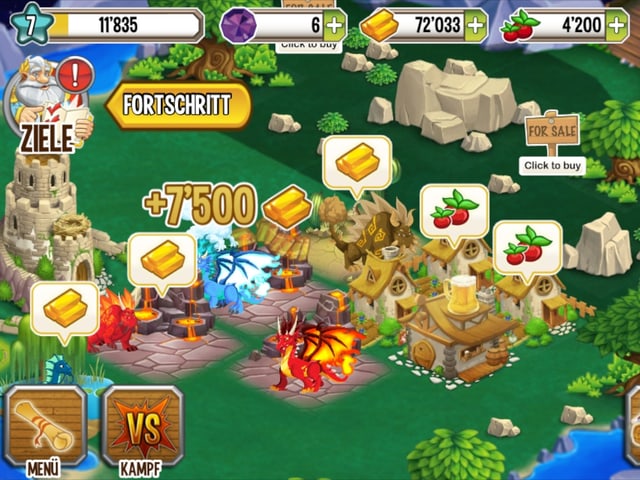Buy more gold using its plus button
Image resolution: width=640 pixels, height=480 pixels.
tap(476, 24)
